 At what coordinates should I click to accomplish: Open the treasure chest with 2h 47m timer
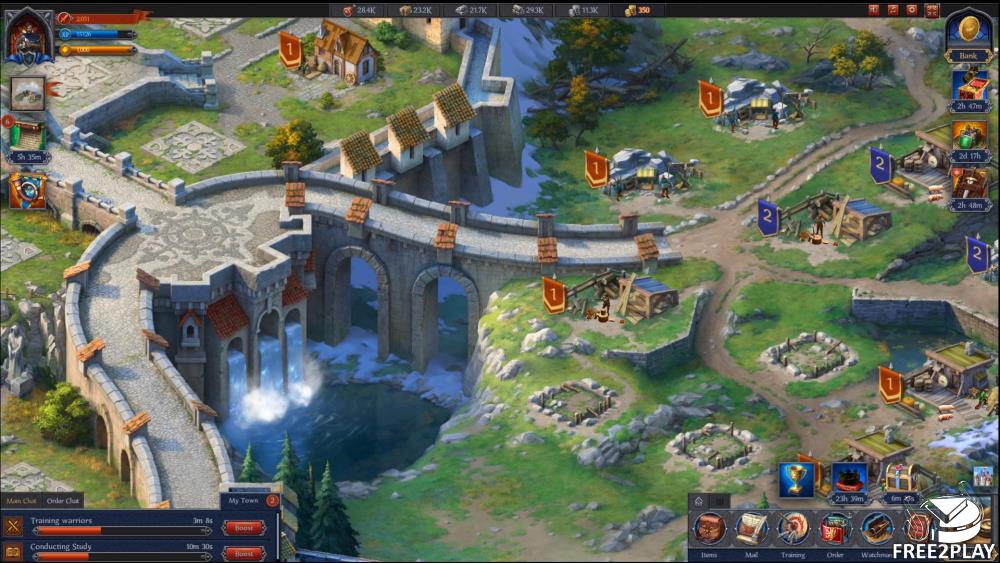pyautogui.click(x=969, y=86)
